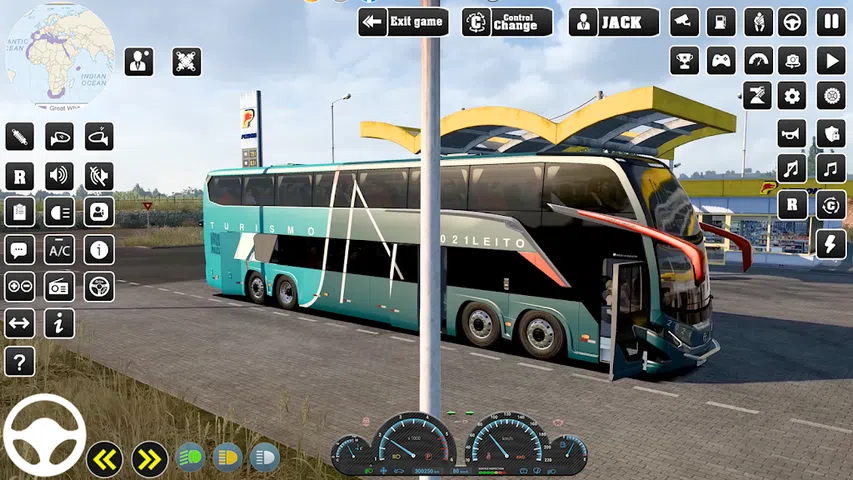Click the Exit game button
Screen dimensions: 853x480
click(403, 22)
